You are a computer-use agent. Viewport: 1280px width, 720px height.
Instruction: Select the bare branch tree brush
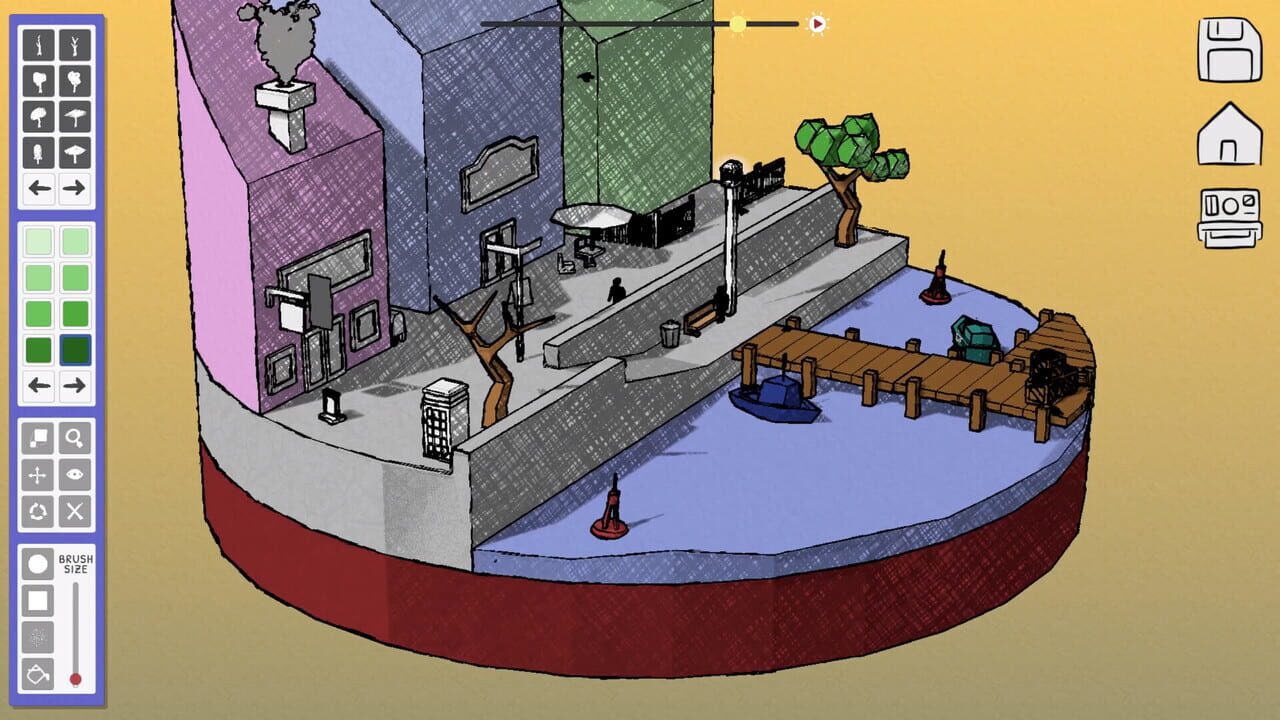pos(39,43)
